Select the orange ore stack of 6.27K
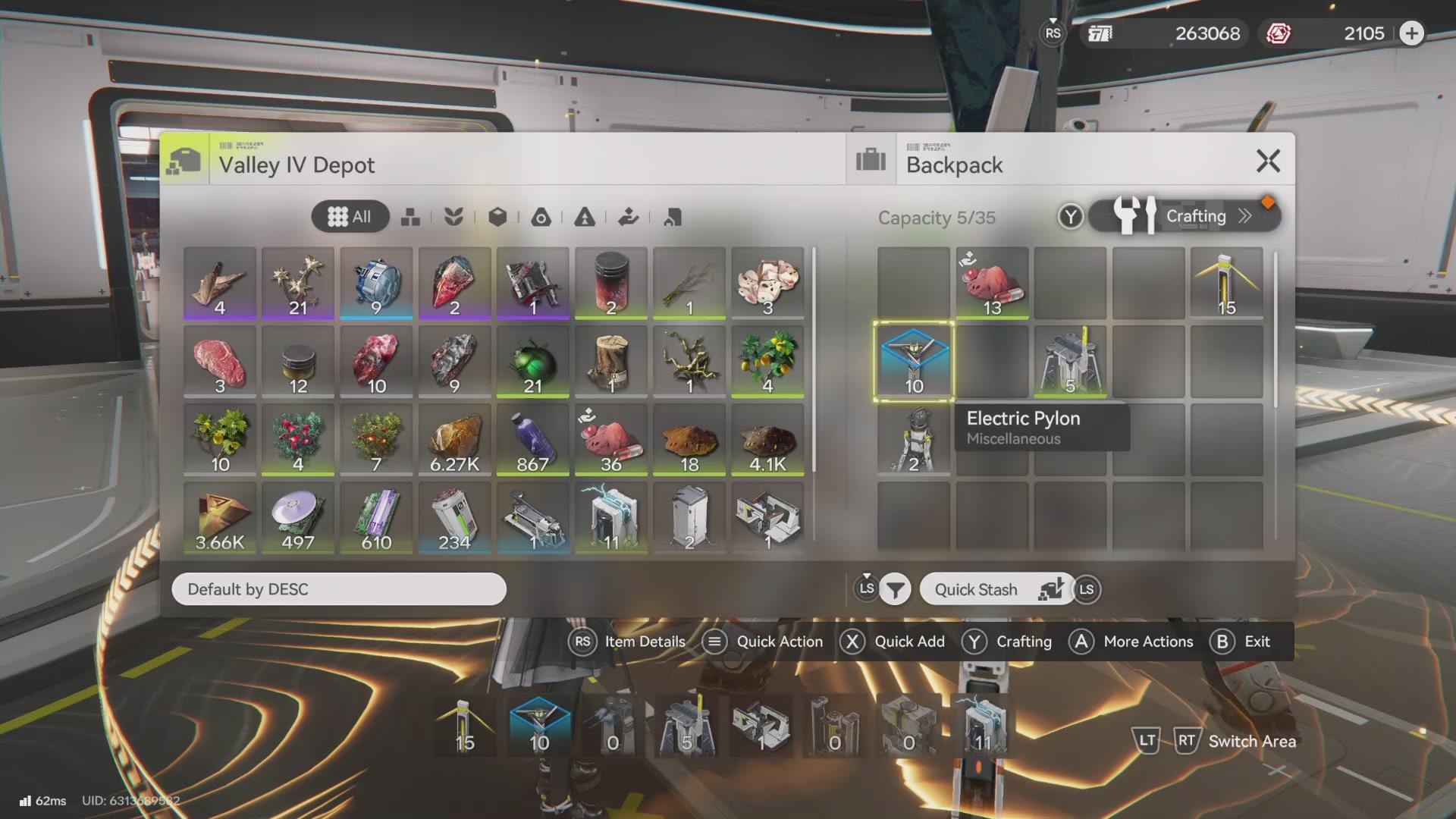1456x819 pixels. [454, 439]
